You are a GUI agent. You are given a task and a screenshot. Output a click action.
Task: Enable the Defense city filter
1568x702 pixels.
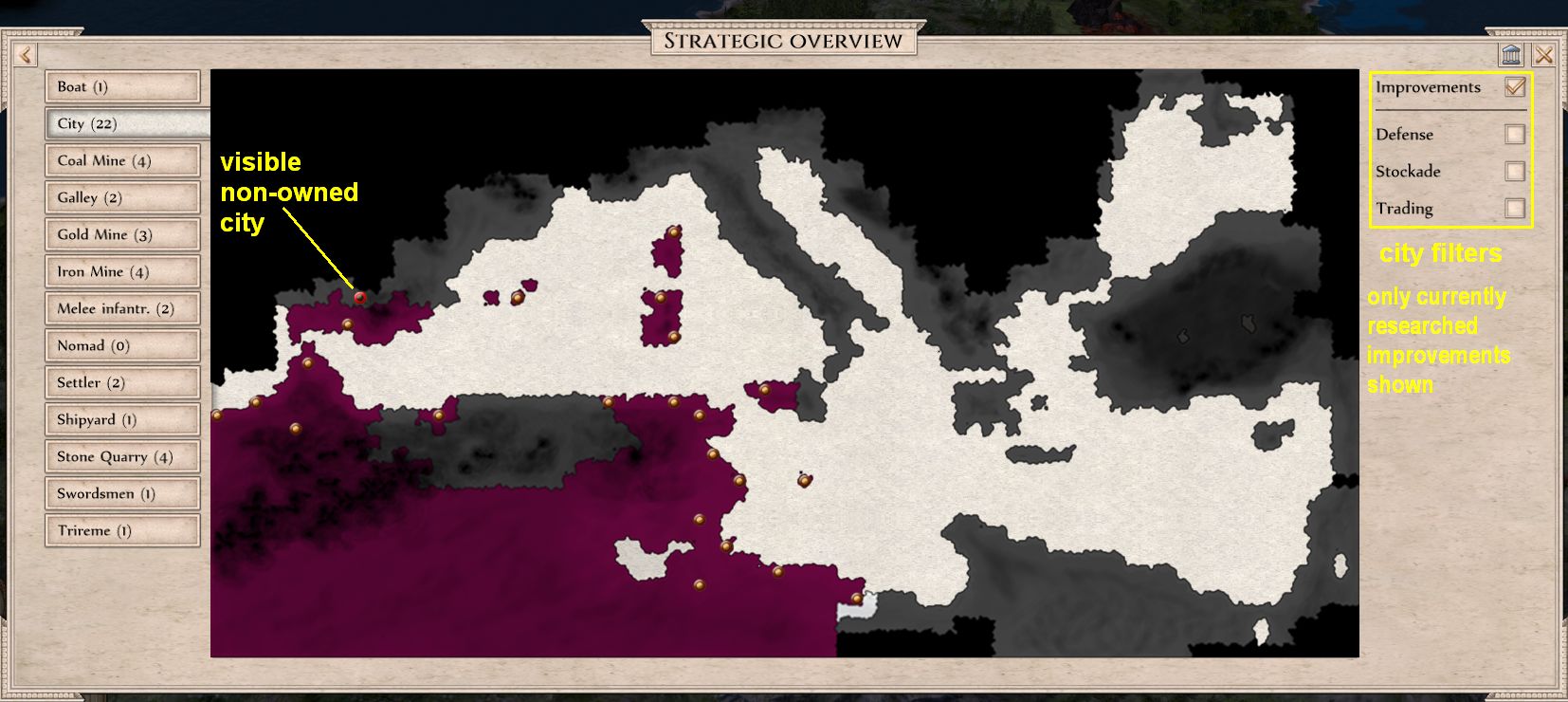click(x=1517, y=135)
